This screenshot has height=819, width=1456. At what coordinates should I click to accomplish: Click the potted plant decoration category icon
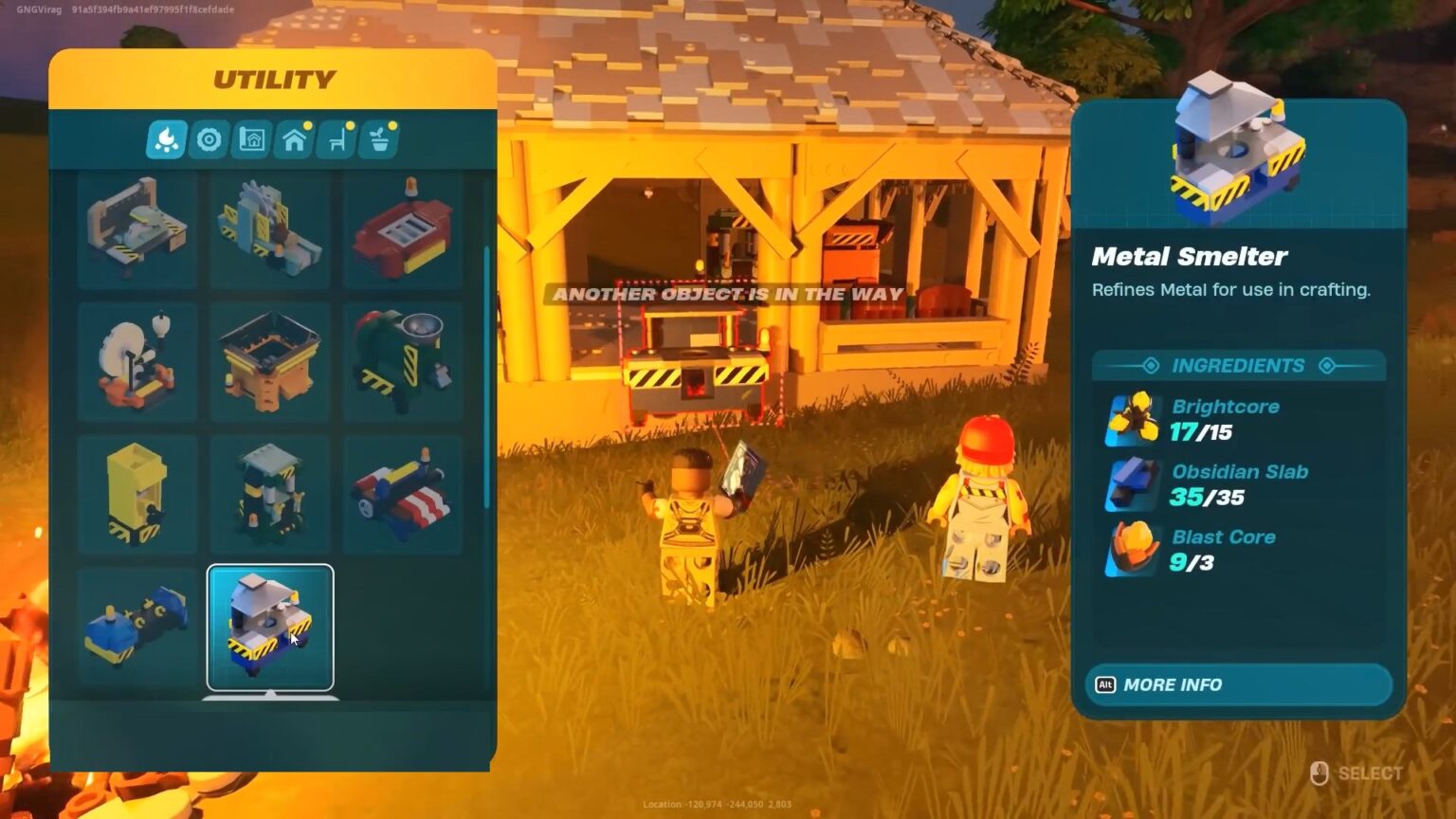377,138
